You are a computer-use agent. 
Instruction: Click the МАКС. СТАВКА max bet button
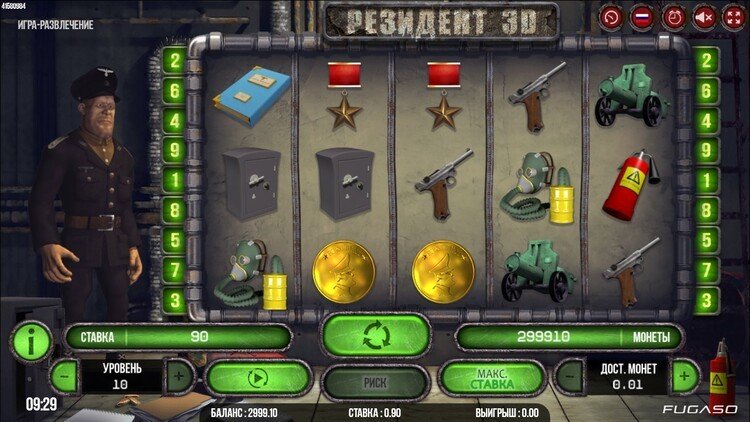point(492,379)
